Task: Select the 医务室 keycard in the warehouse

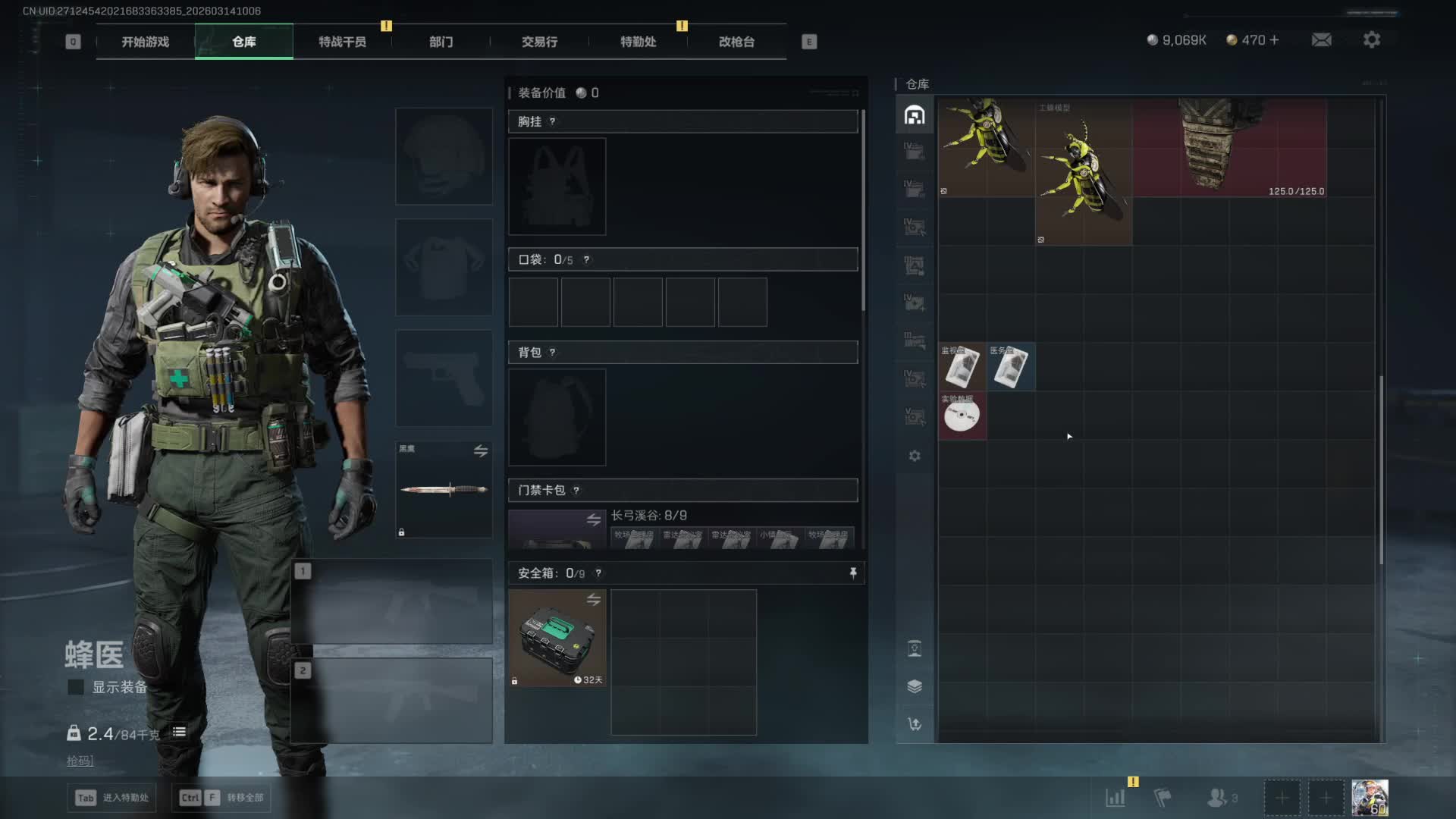Action: (1010, 367)
